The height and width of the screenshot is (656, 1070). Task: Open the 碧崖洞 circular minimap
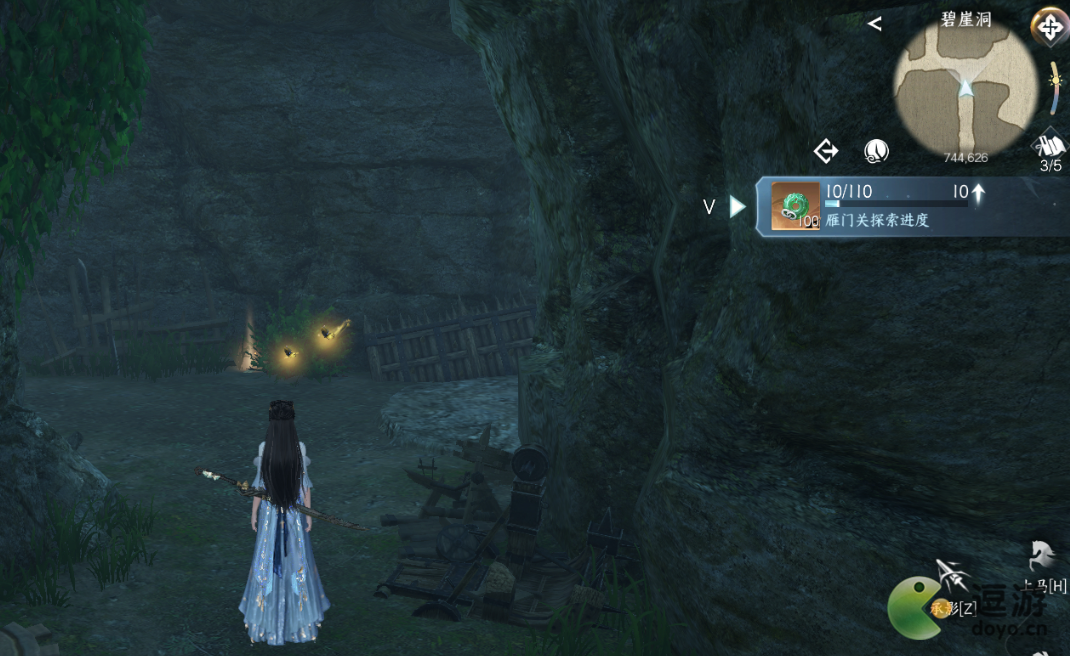[965, 89]
